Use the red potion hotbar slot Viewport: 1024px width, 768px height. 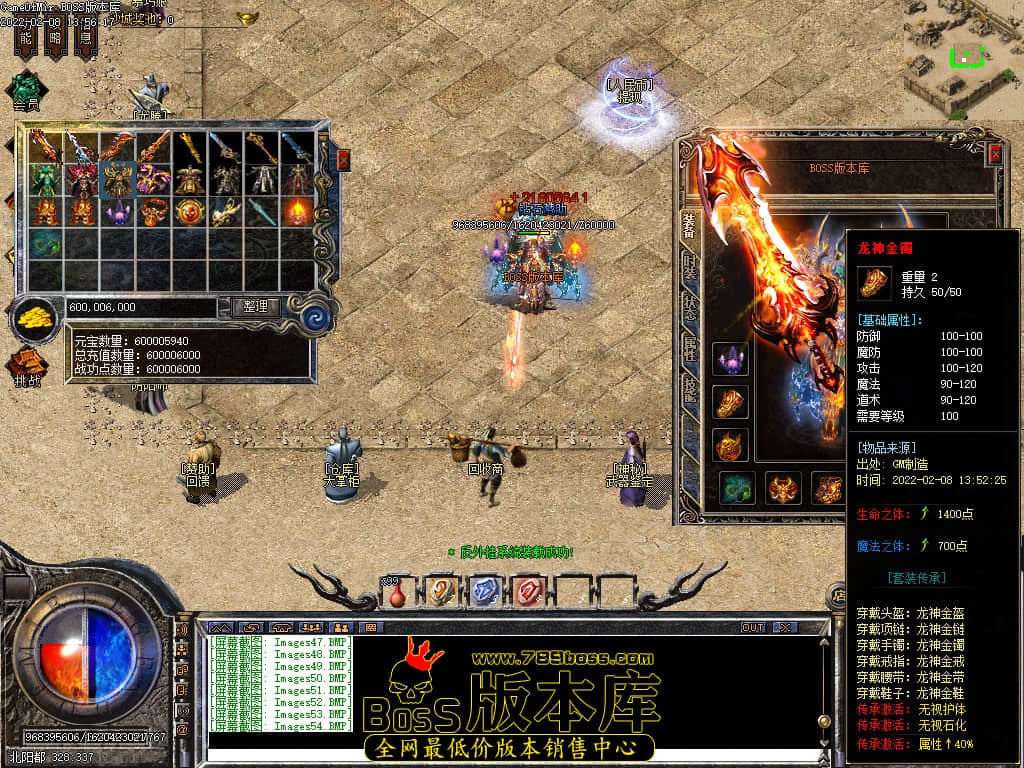(x=398, y=592)
